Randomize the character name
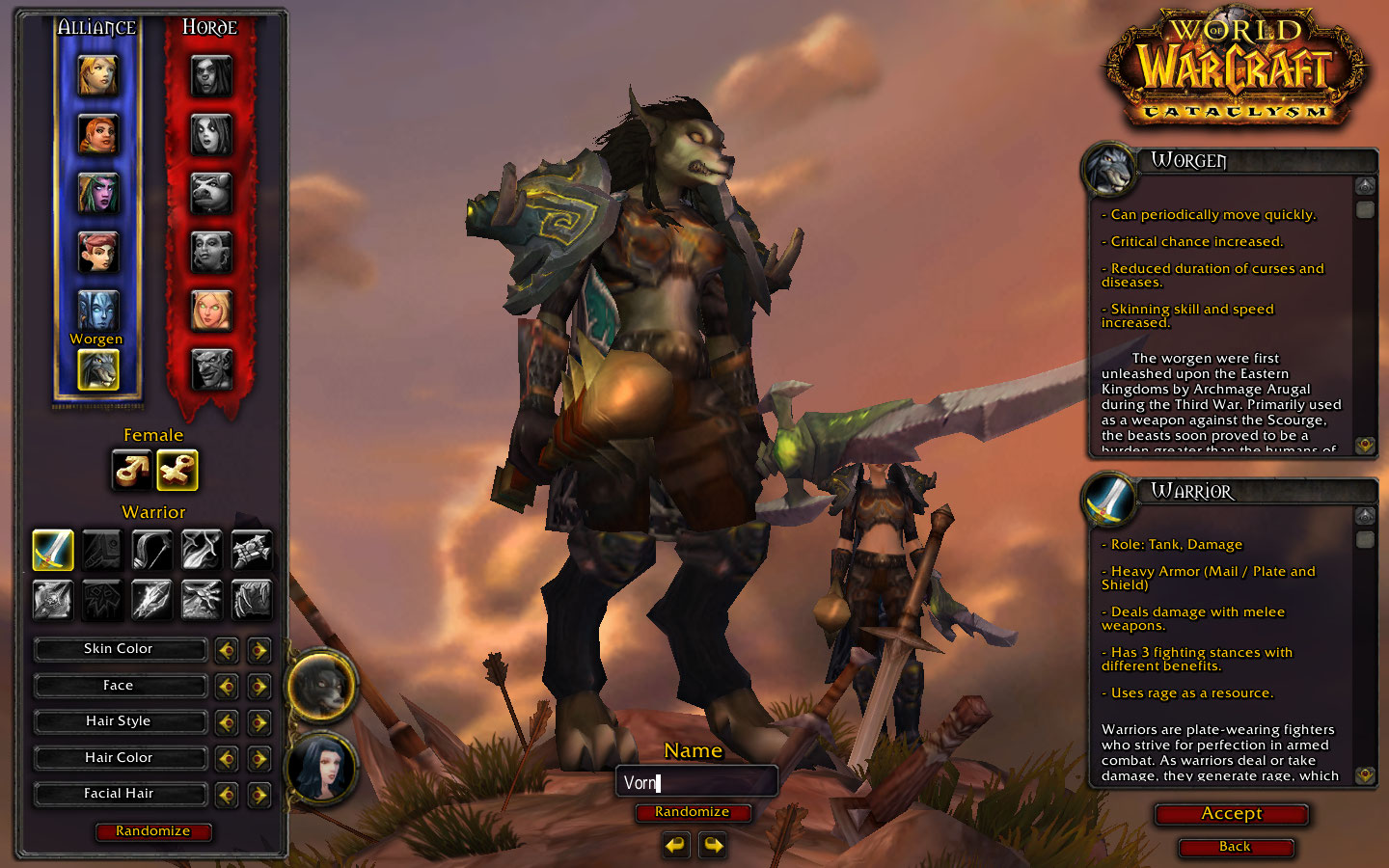 [693, 812]
